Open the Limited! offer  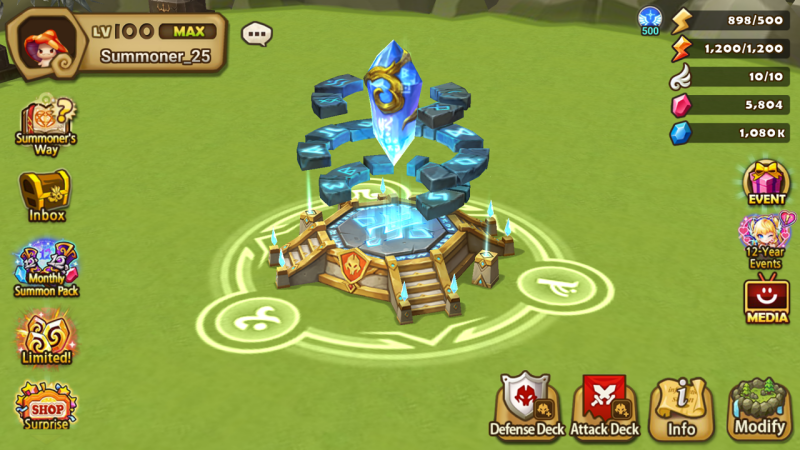coord(46,337)
